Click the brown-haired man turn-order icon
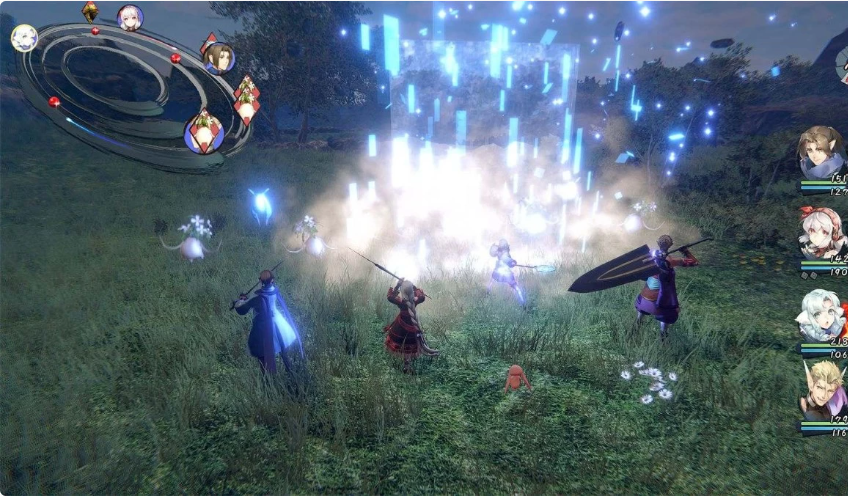The image size is (848, 496). coord(219,57)
